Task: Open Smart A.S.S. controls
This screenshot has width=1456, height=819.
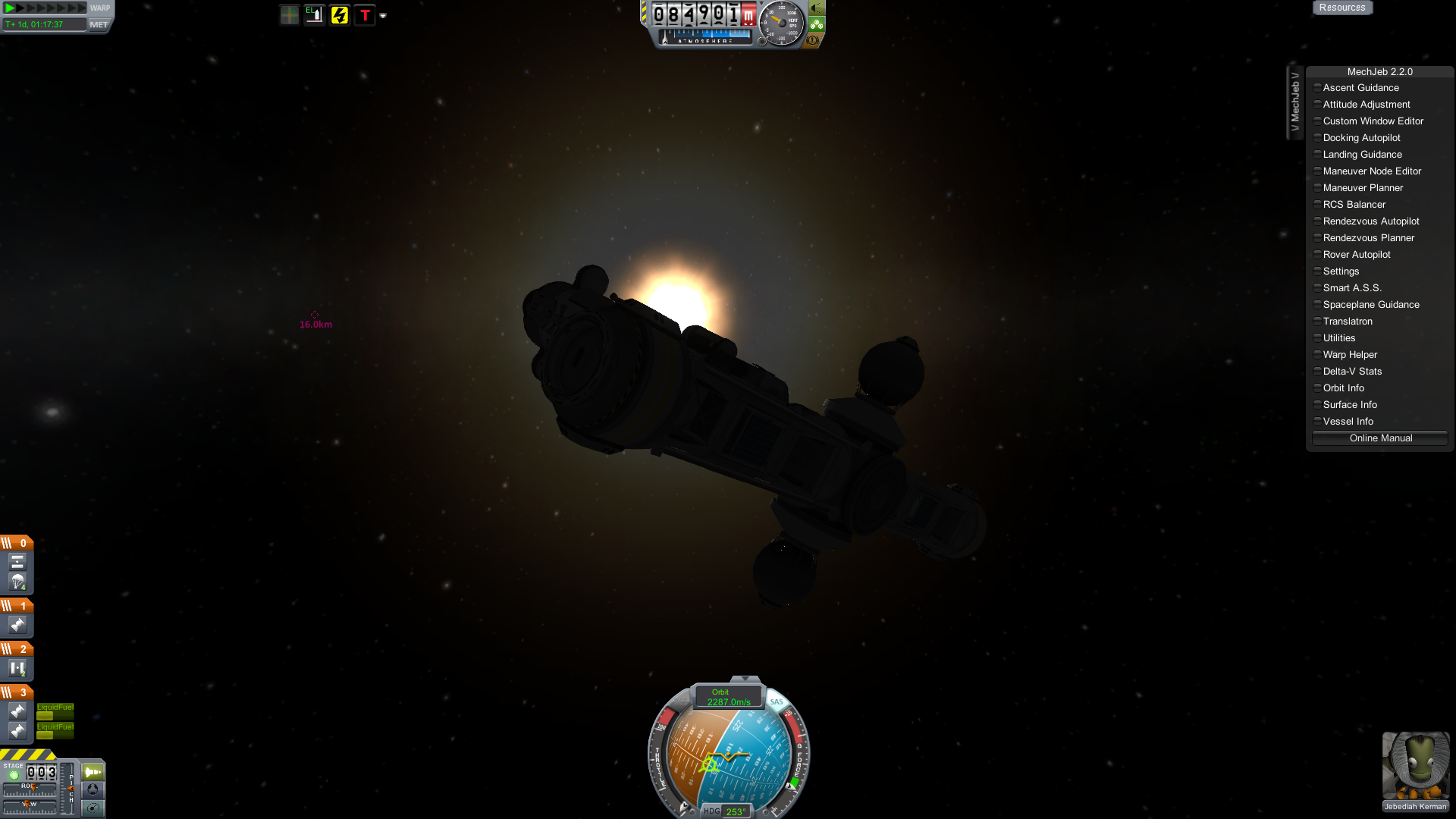Action: pos(1351,288)
